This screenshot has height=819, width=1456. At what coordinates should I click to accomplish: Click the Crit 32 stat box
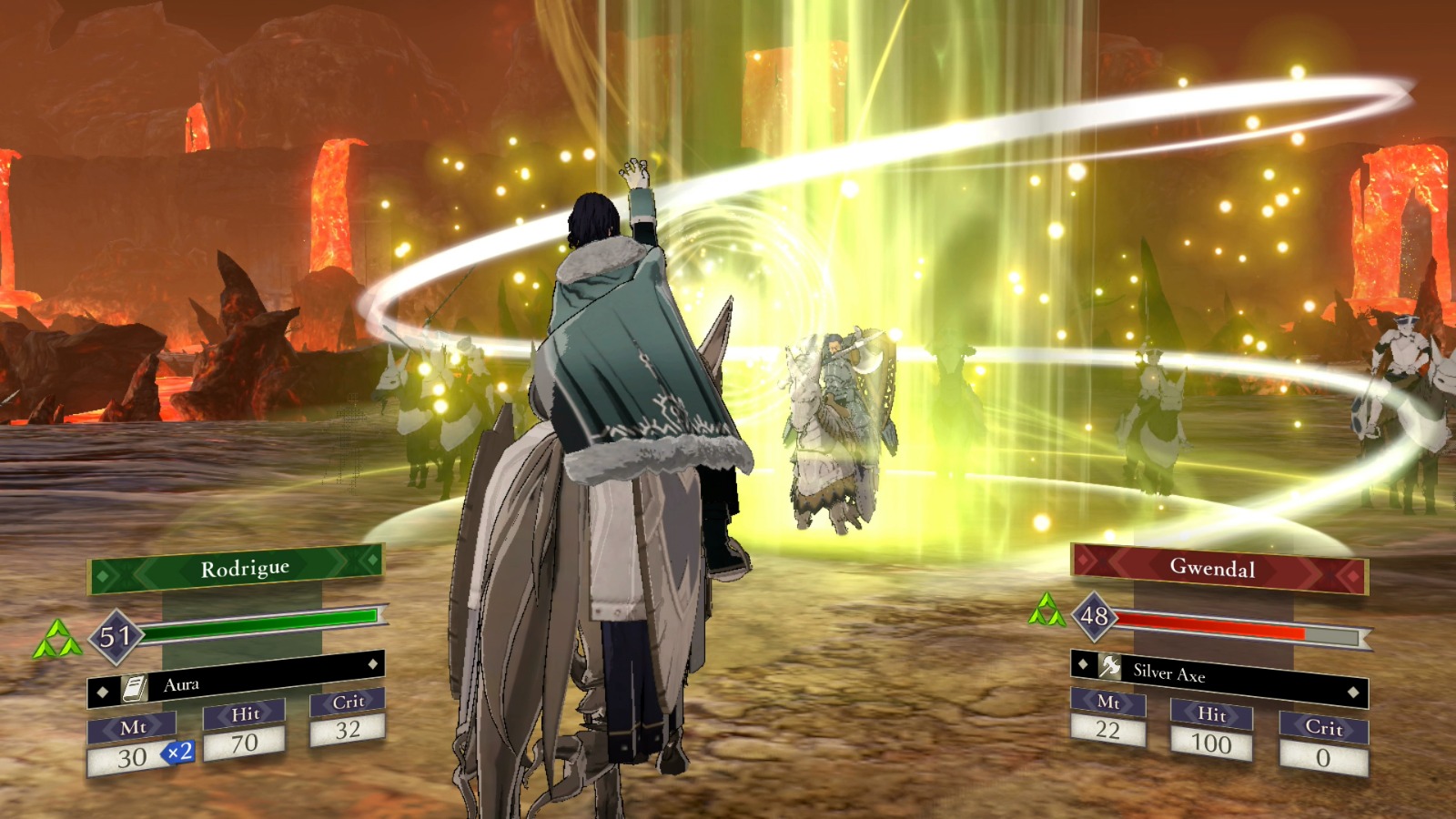click(x=349, y=719)
